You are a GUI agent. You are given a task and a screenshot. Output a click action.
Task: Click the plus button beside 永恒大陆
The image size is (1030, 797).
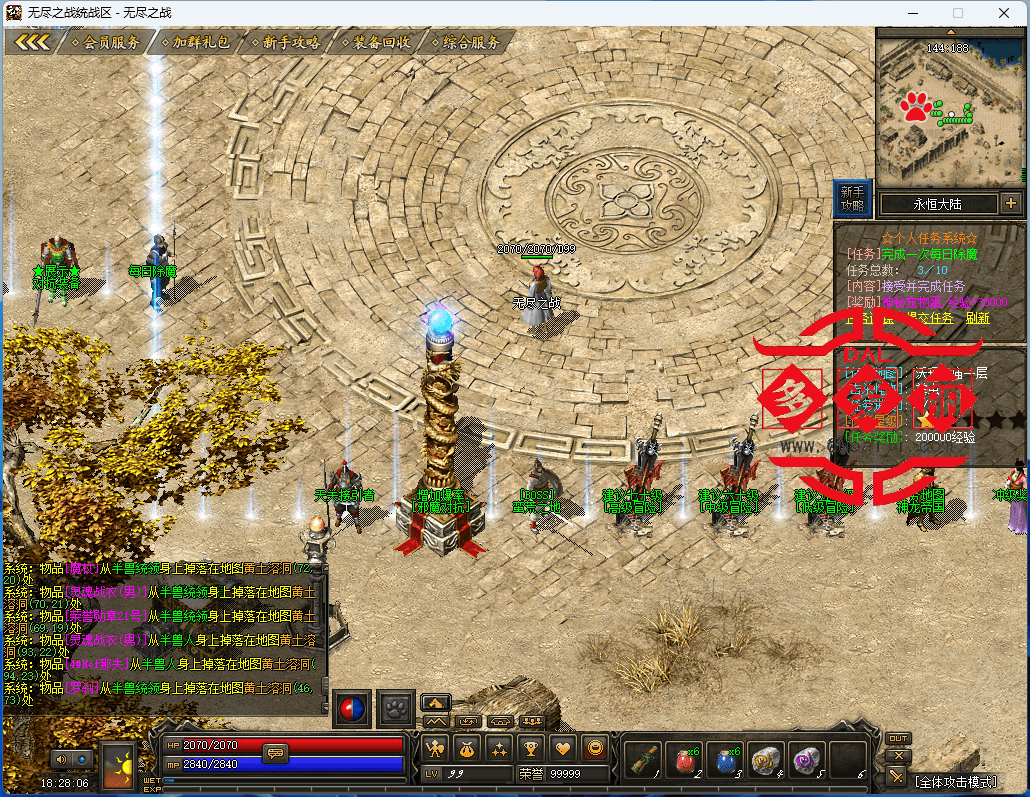[1011, 203]
